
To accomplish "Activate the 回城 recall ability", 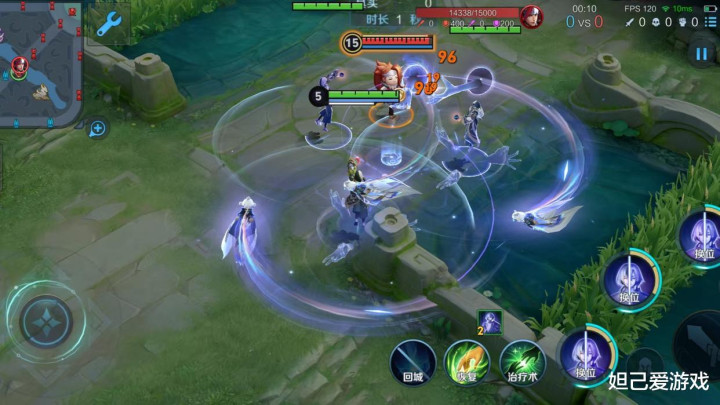I will point(413,360).
